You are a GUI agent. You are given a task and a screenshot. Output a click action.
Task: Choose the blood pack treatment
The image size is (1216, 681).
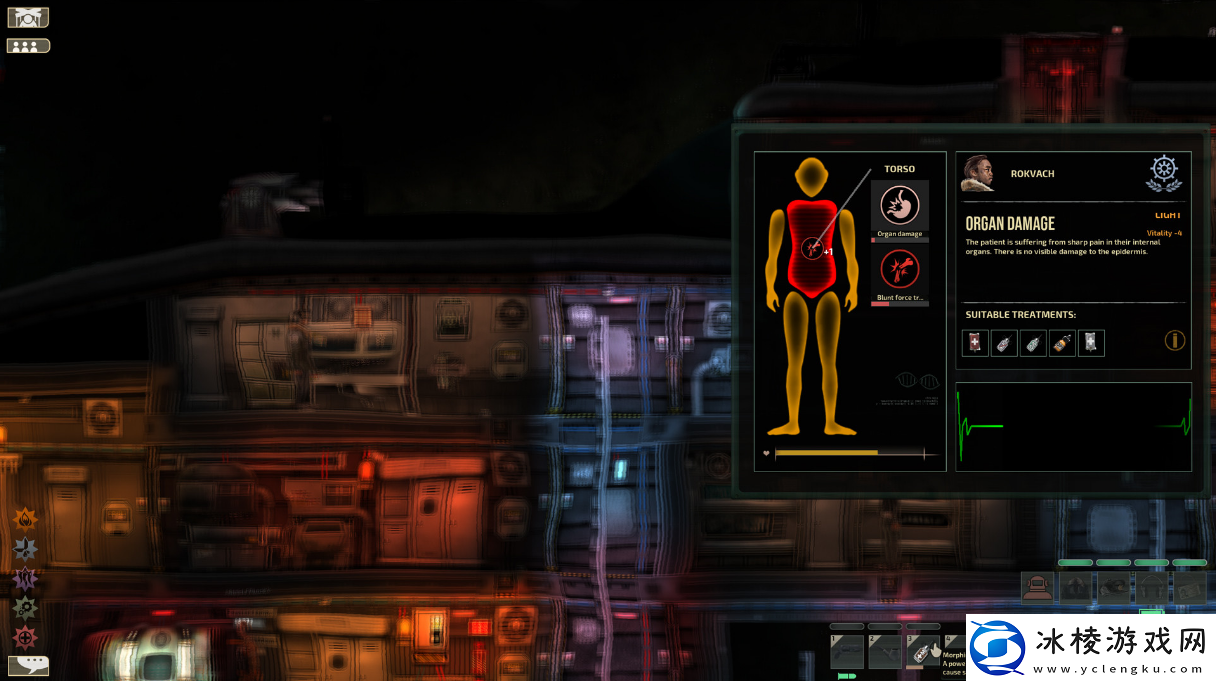coord(975,343)
